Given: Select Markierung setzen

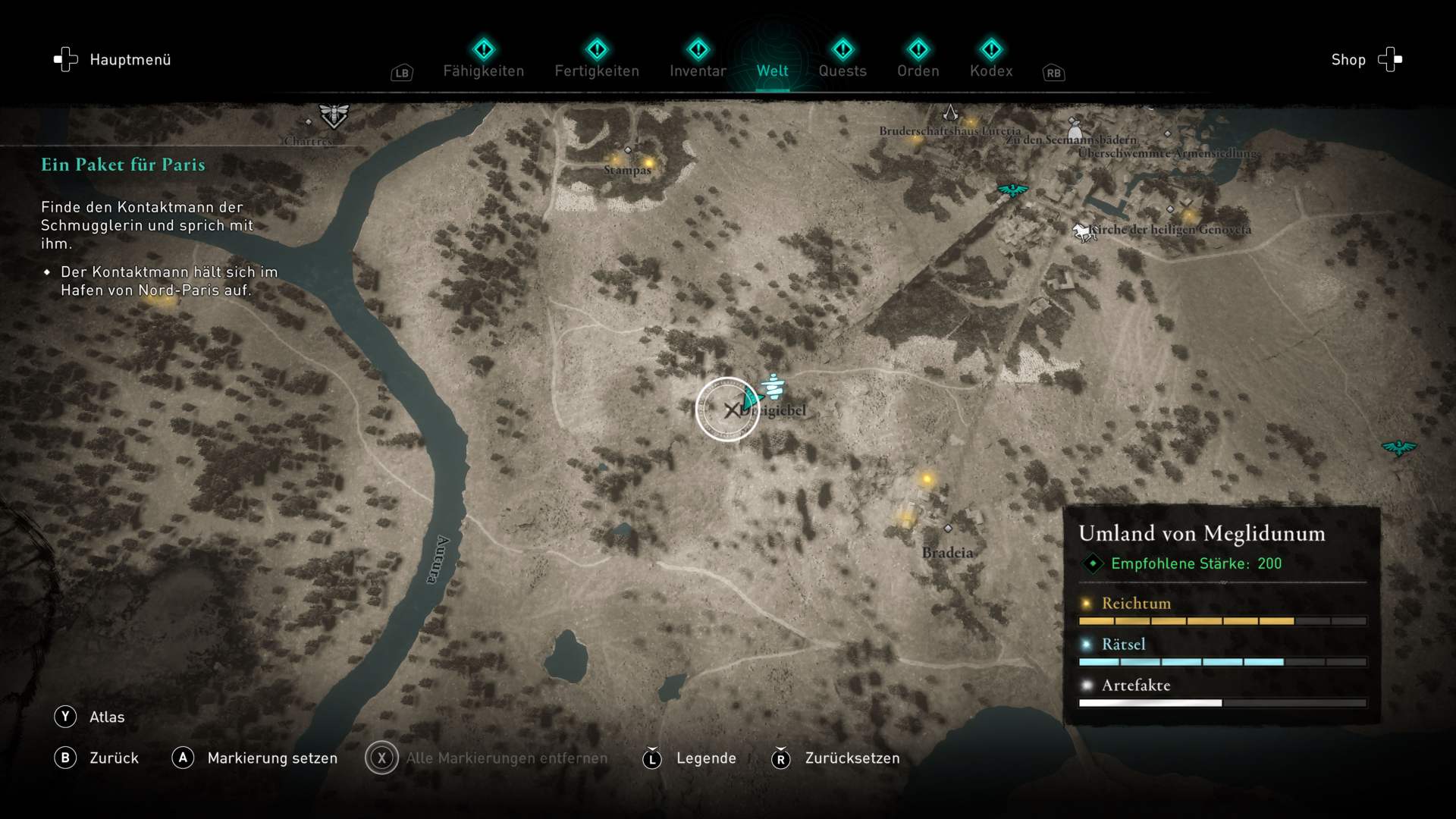Looking at the screenshot, I should click(255, 758).
